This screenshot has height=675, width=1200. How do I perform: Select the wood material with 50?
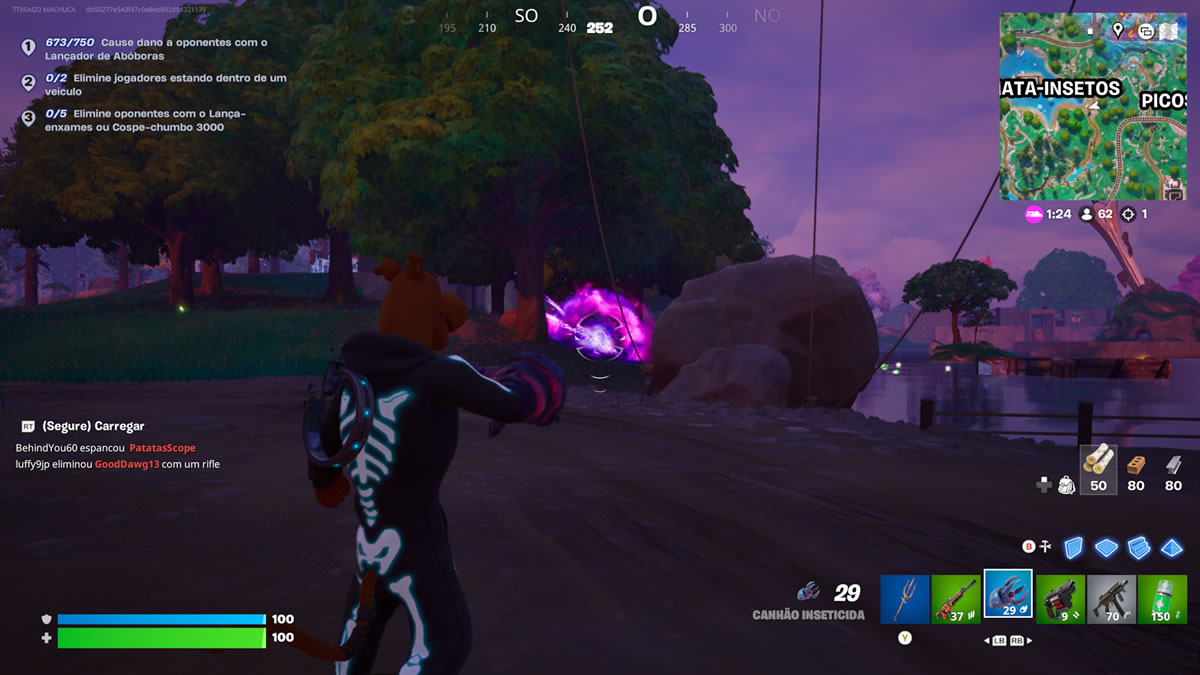(1098, 468)
